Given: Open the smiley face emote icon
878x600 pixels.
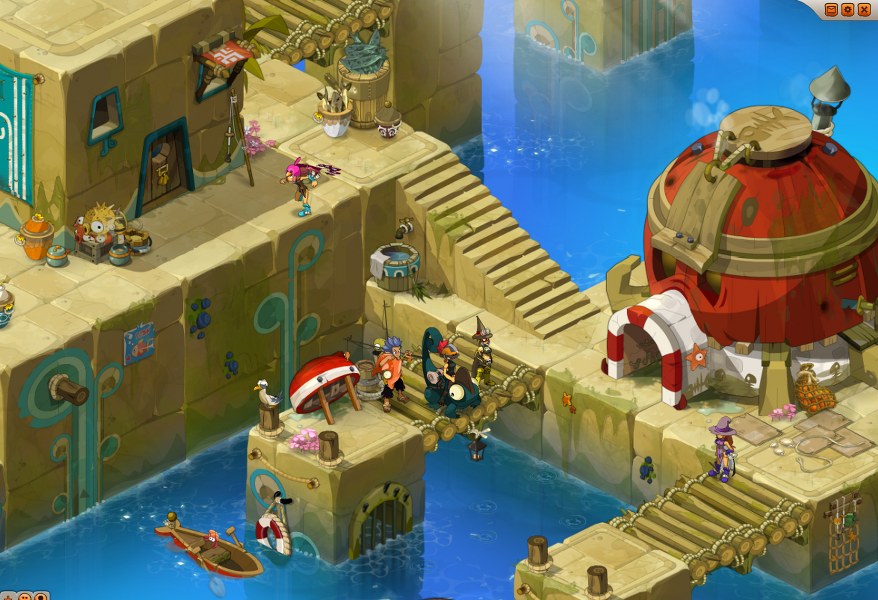Looking at the screenshot, I should pos(25,596).
